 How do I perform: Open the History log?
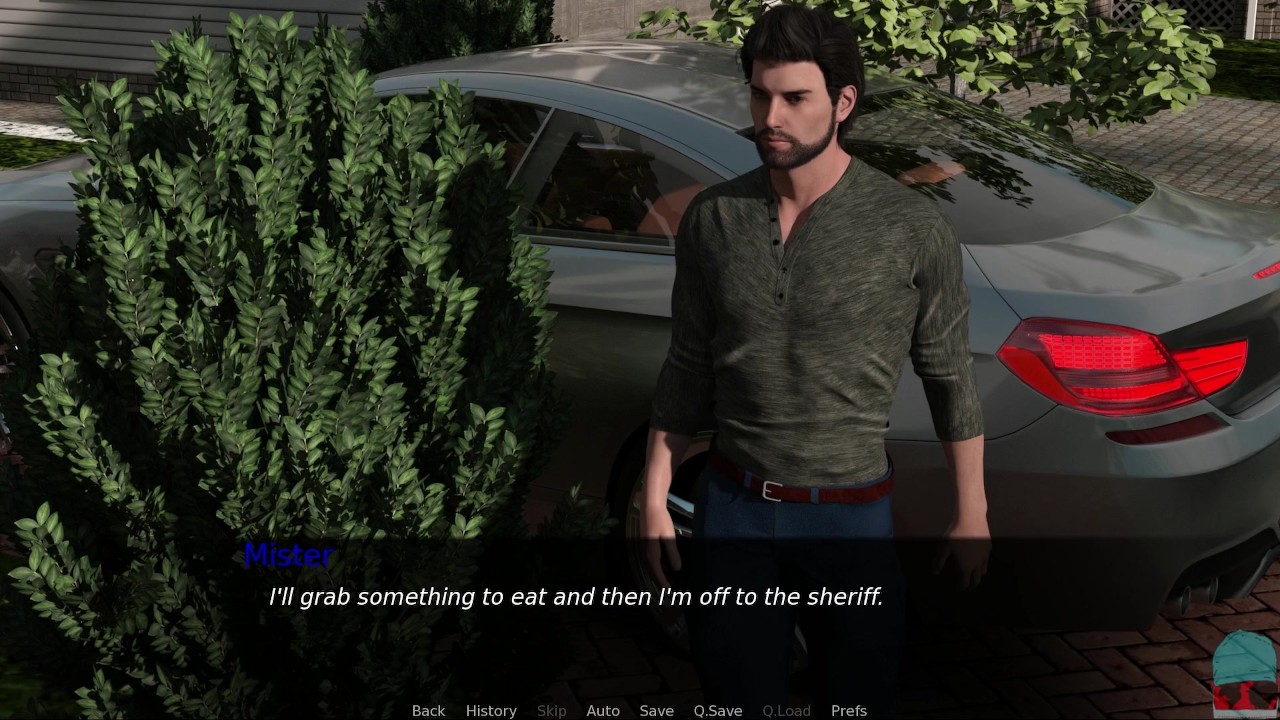tap(491, 710)
